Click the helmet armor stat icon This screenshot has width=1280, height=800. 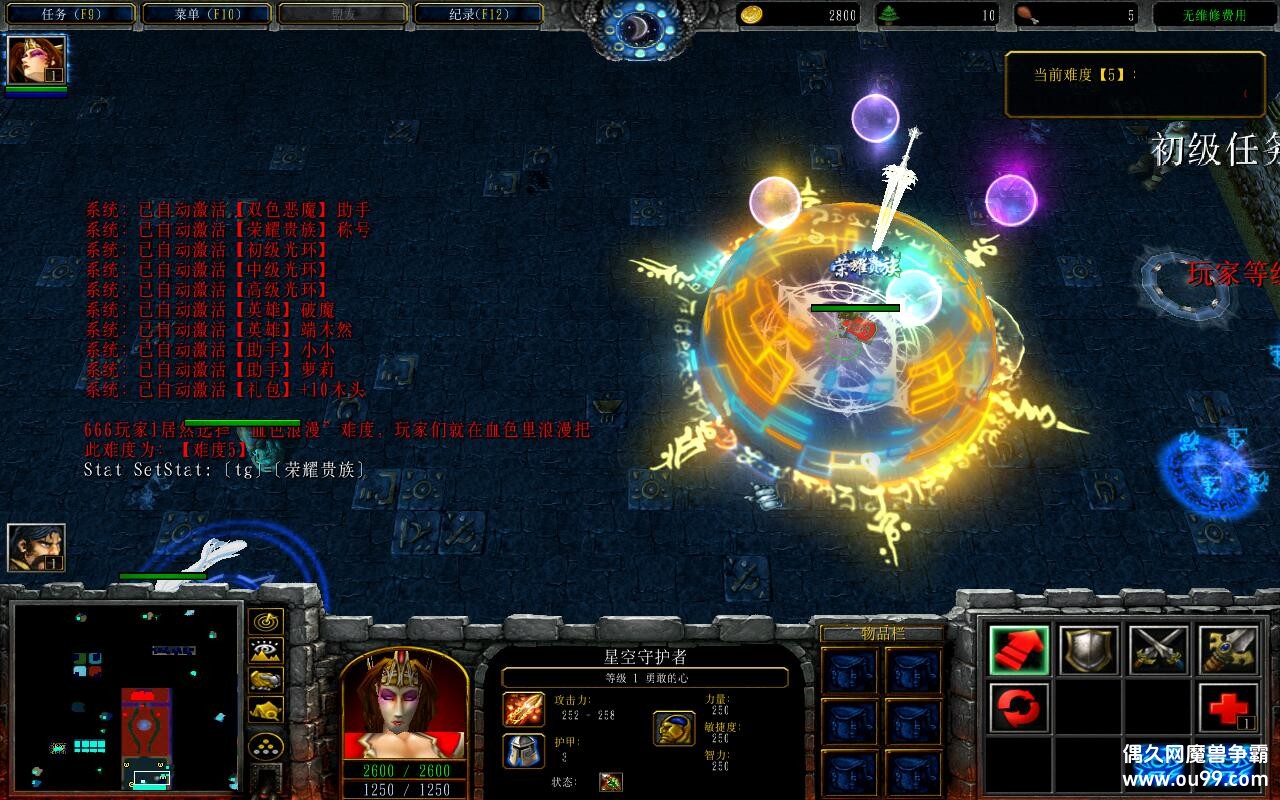(x=523, y=750)
